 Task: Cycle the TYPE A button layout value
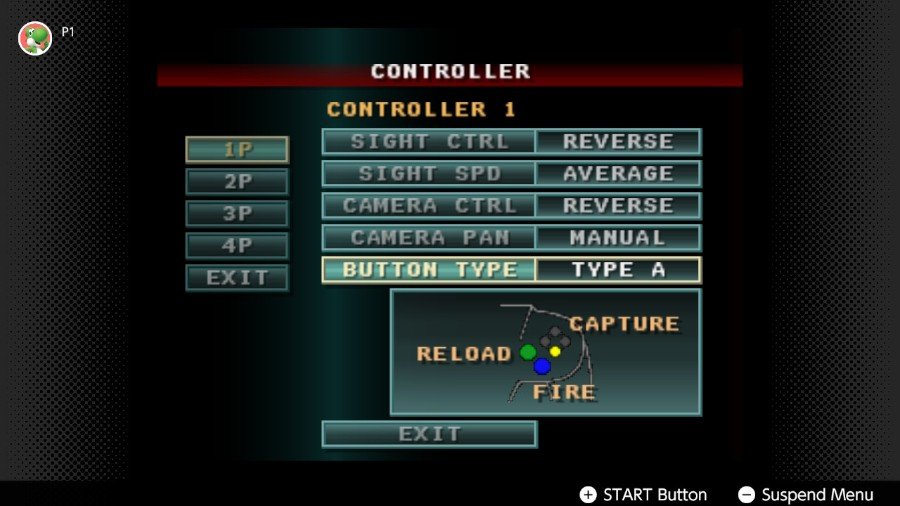[x=618, y=270]
